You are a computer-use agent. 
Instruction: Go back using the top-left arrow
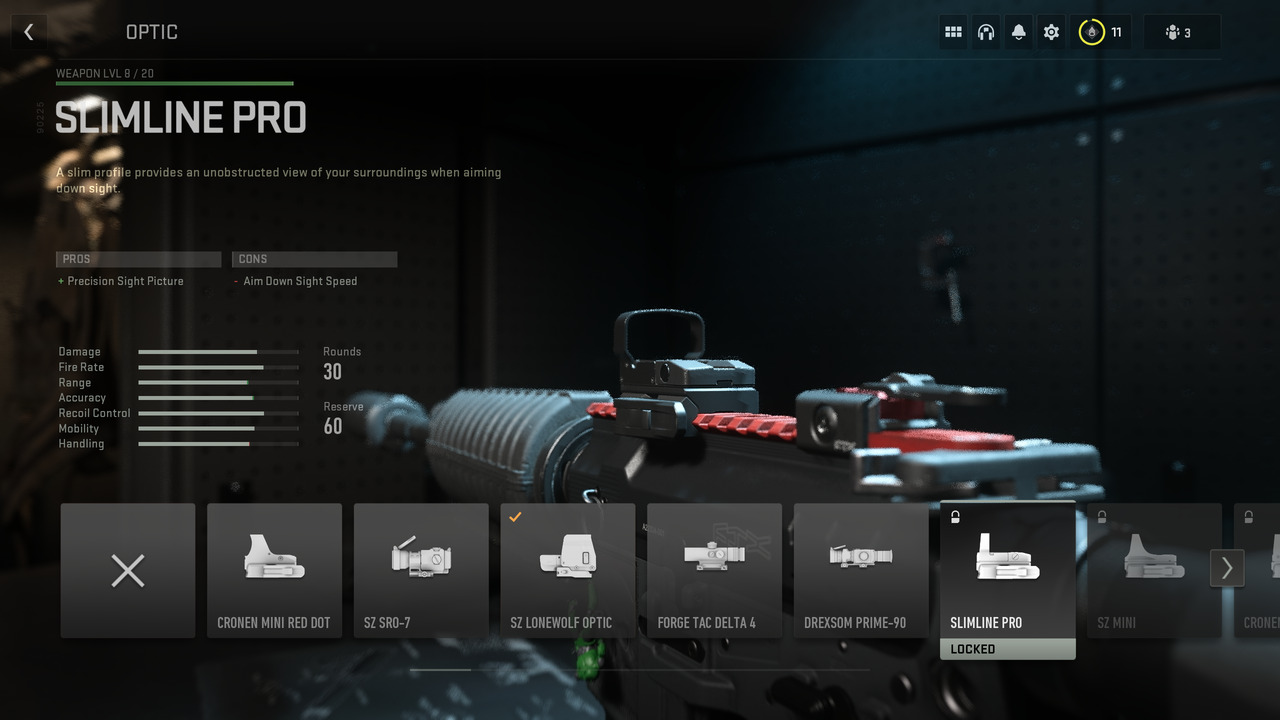coord(28,32)
